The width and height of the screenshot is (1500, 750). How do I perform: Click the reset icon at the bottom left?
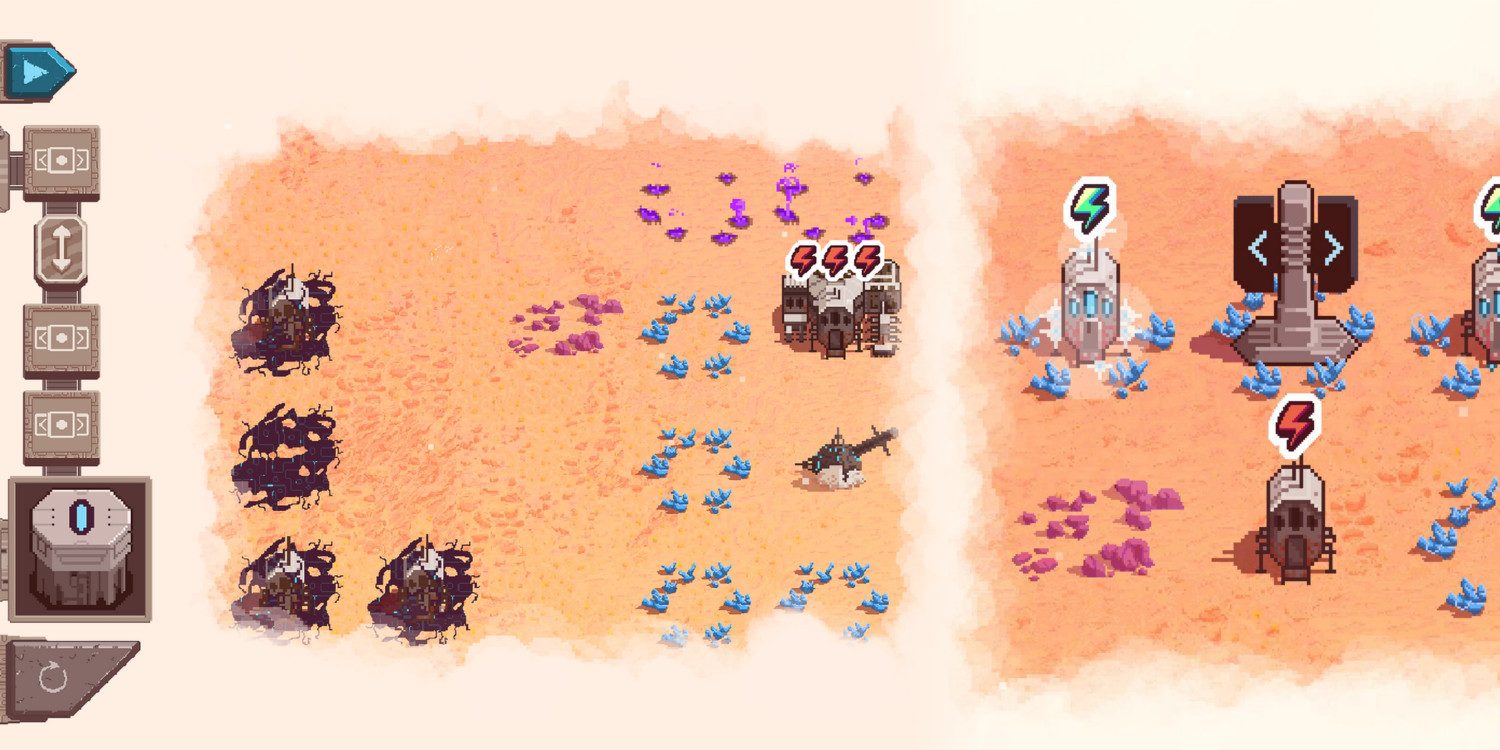[55, 675]
